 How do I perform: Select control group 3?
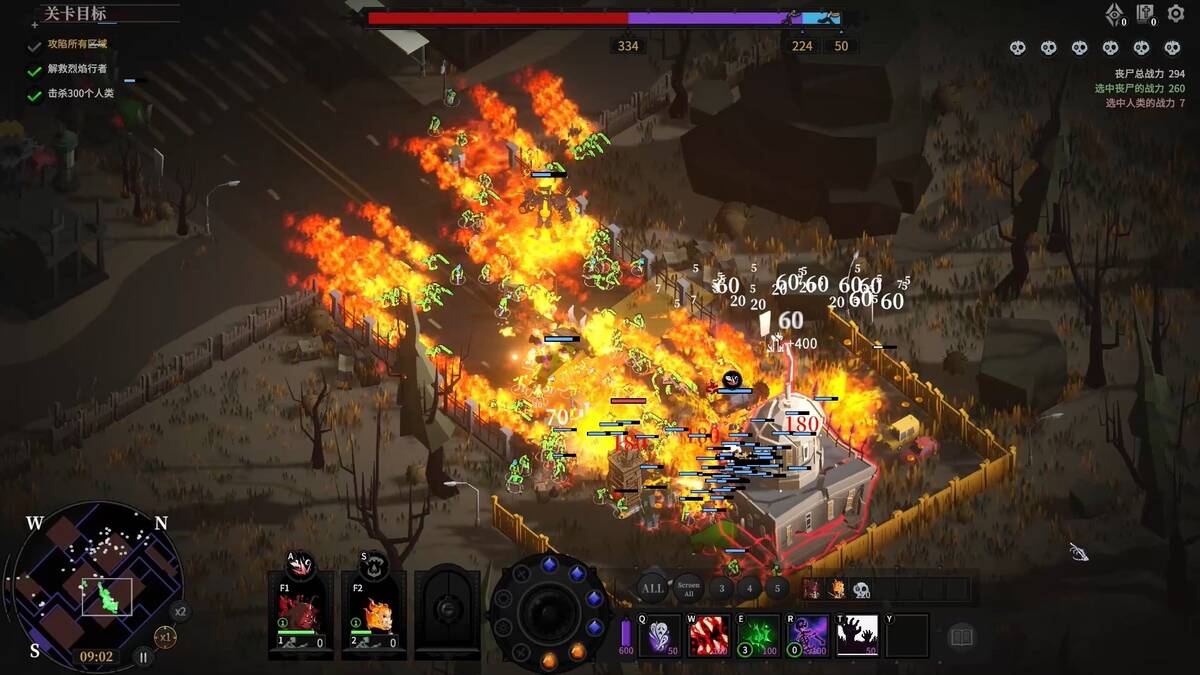(722, 589)
